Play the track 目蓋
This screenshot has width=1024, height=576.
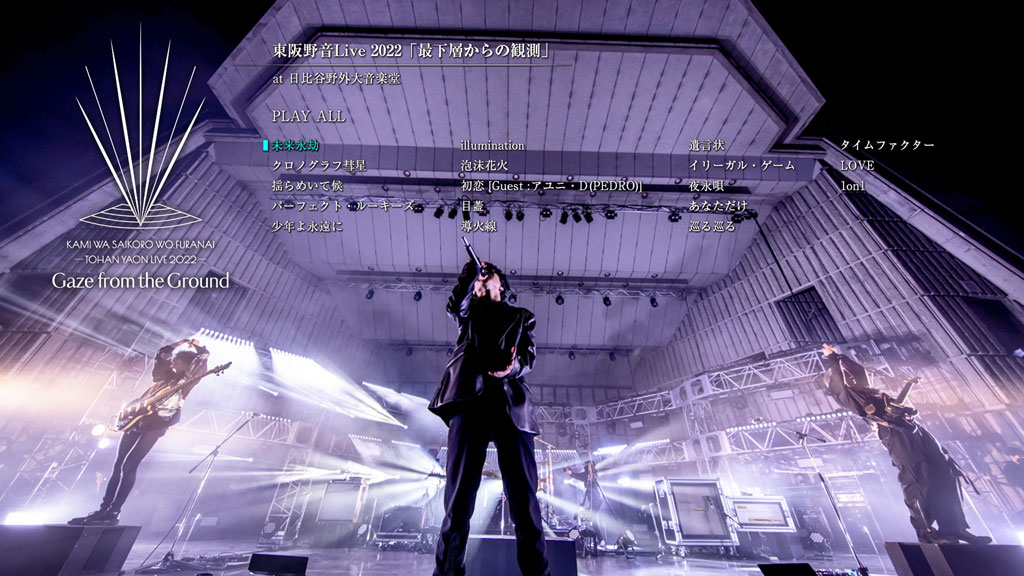click(472, 206)
